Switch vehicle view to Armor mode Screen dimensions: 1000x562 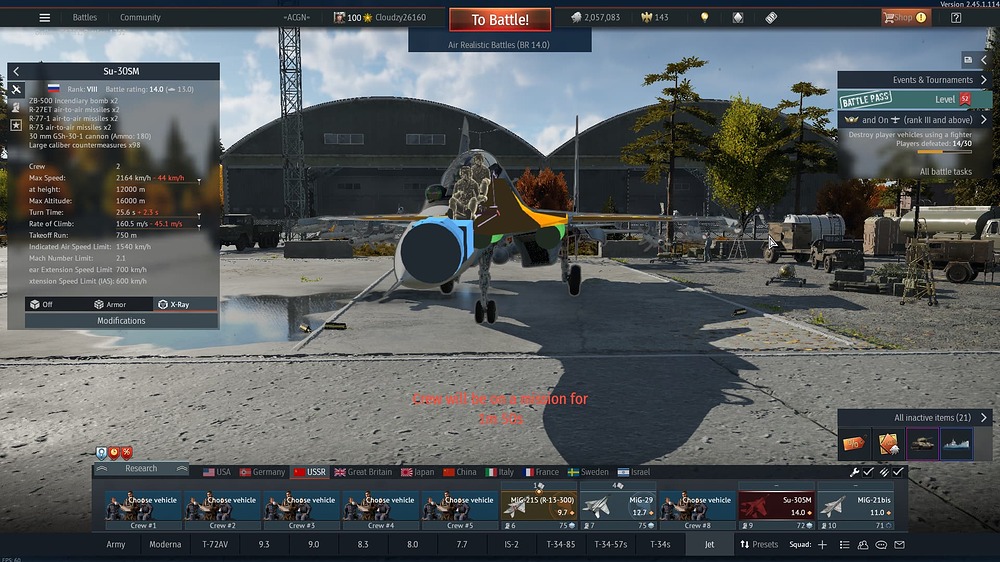[110, 304]
